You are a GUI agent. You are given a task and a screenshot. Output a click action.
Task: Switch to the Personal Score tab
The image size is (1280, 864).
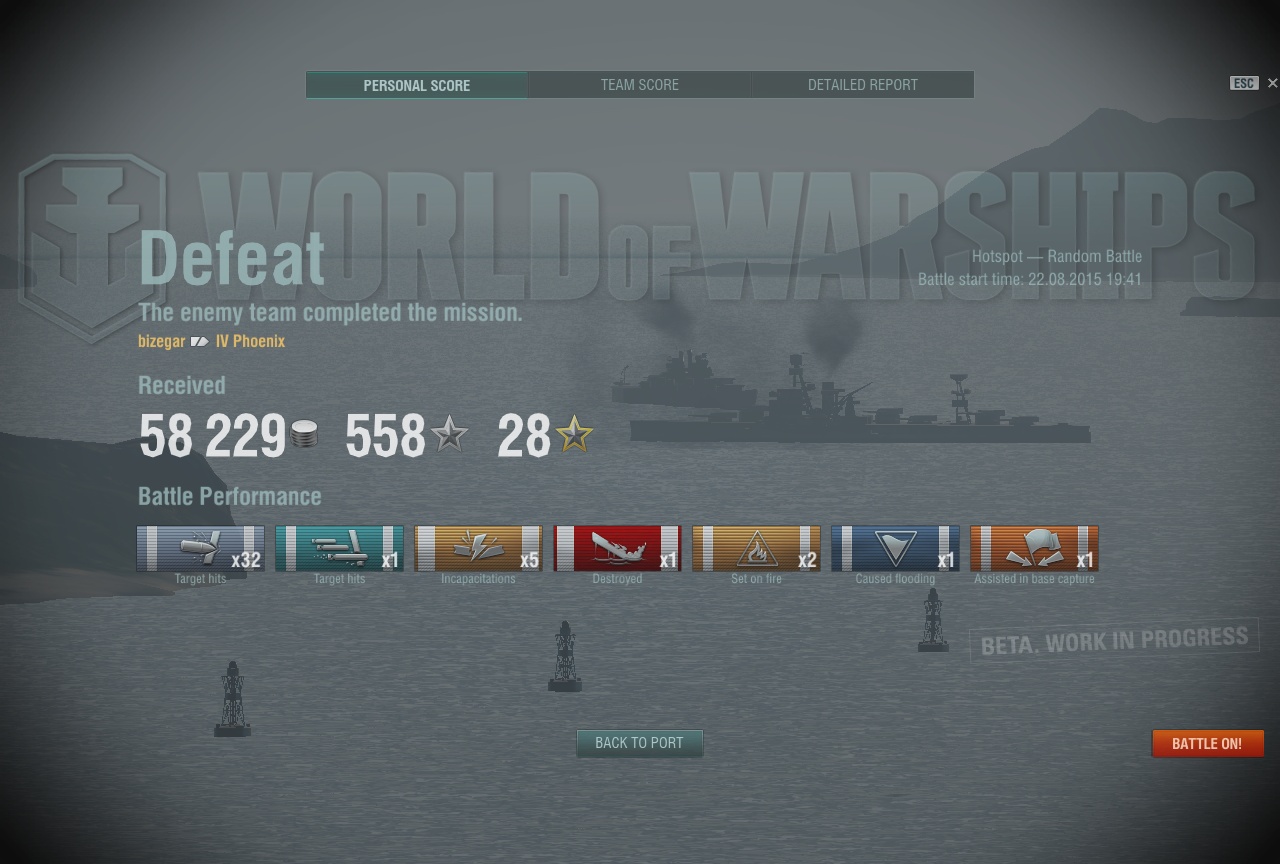[416, 85]
